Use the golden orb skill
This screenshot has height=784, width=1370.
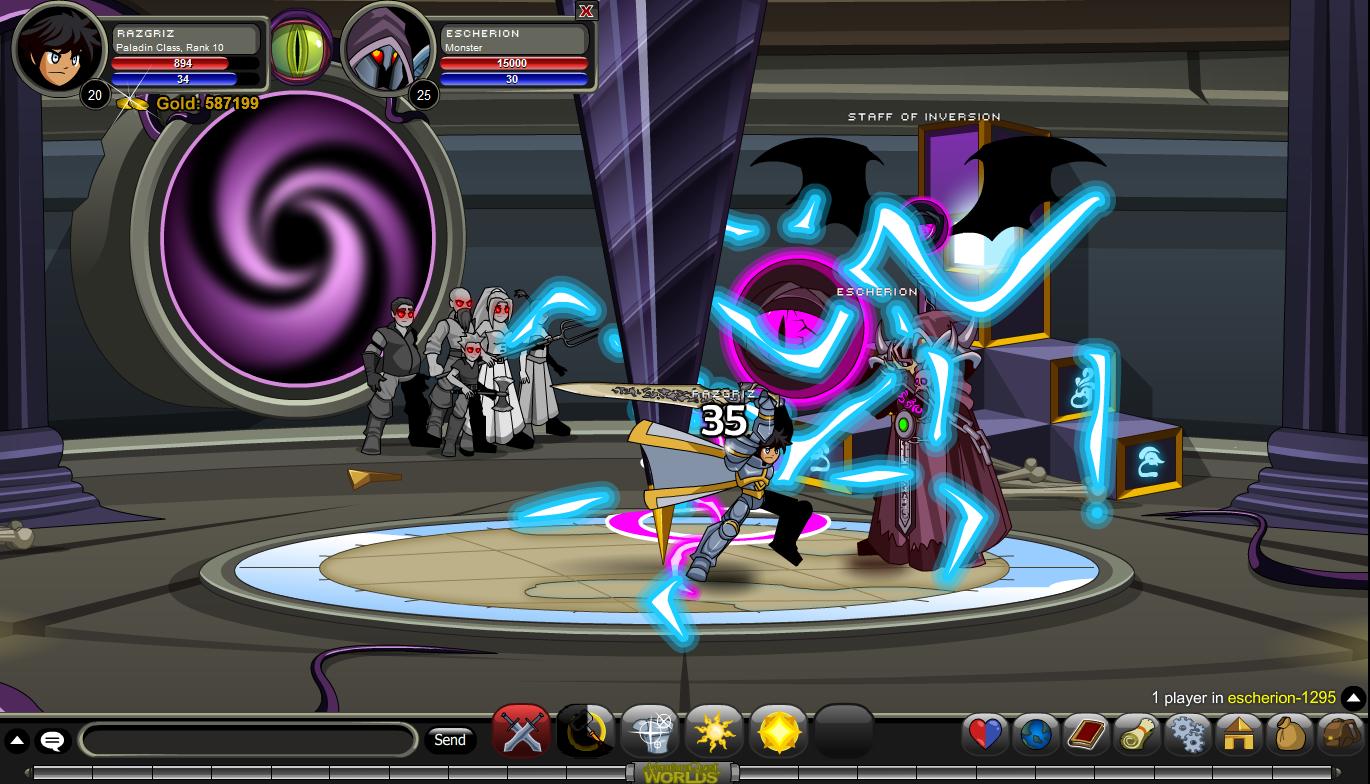click(778, 731)
